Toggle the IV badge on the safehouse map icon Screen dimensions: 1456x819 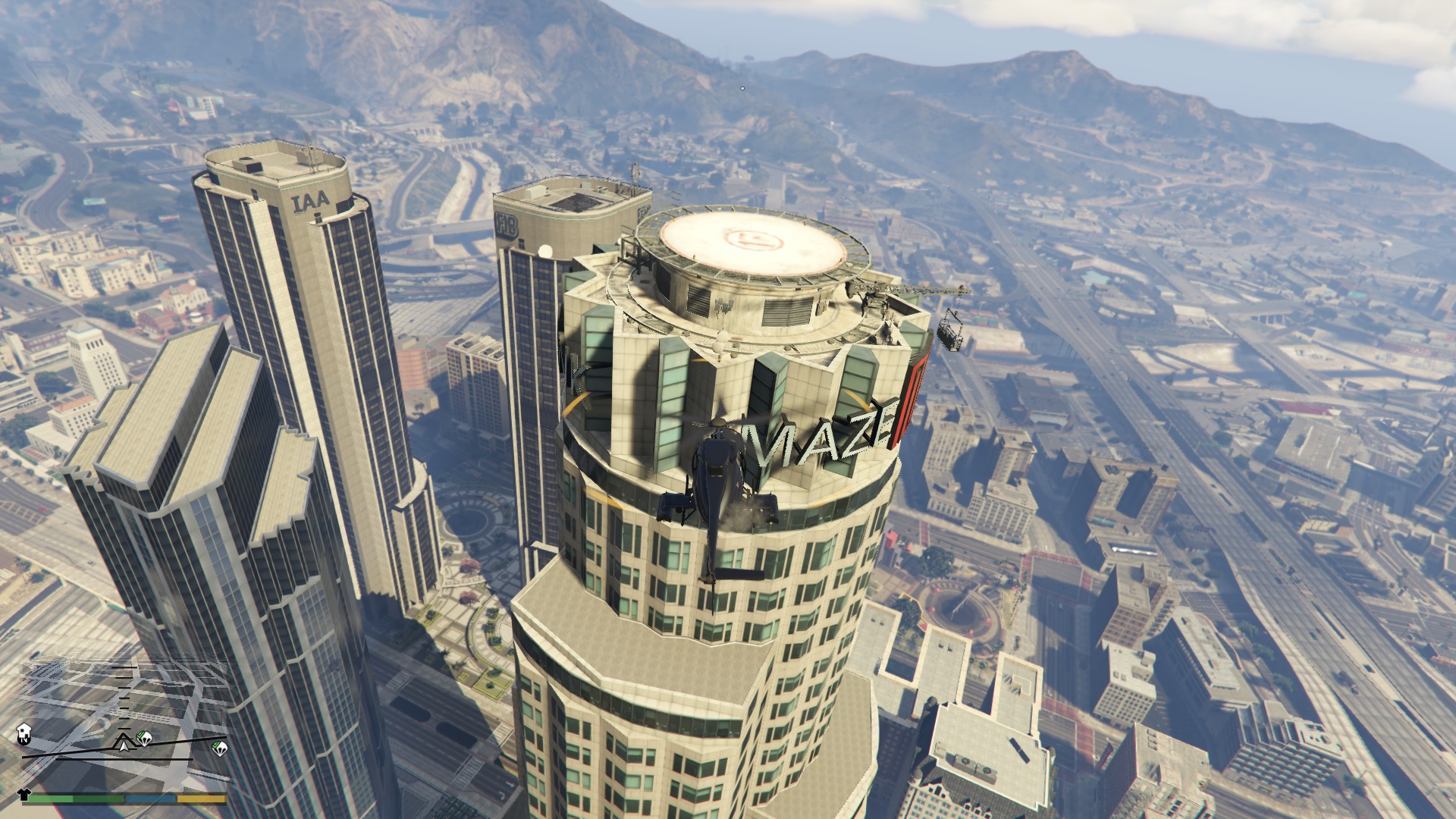click(x=24, y=740)
